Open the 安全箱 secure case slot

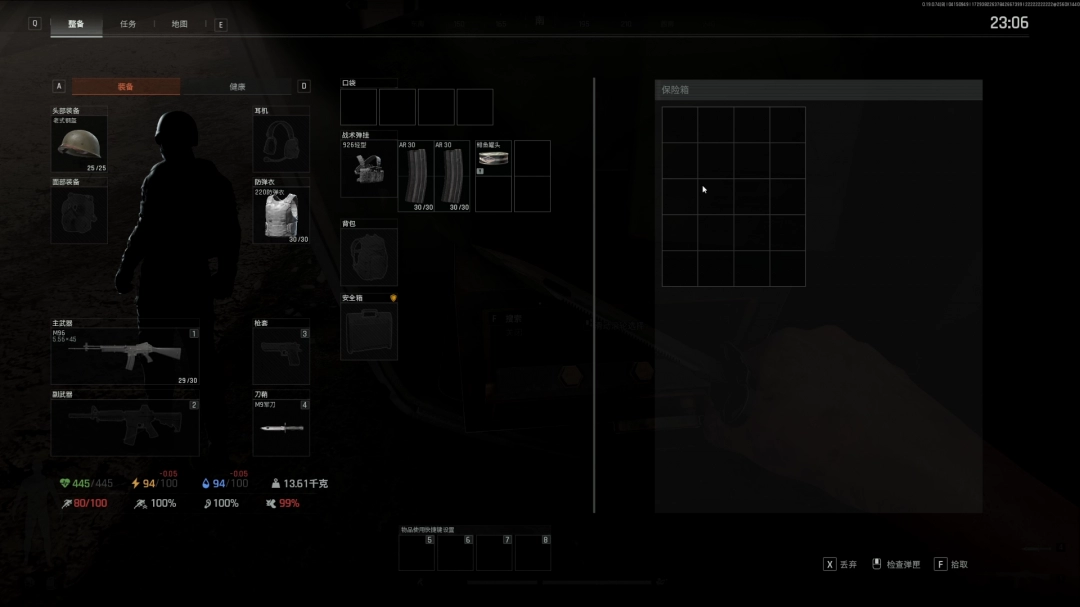coord(369,331)
